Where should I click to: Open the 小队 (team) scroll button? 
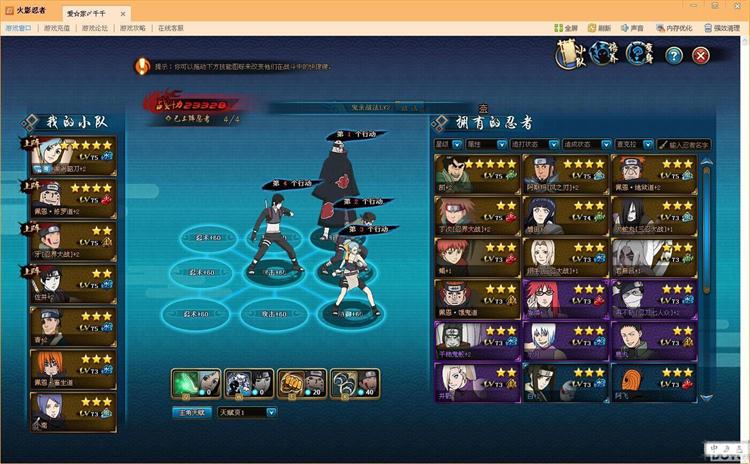[566, 56]
